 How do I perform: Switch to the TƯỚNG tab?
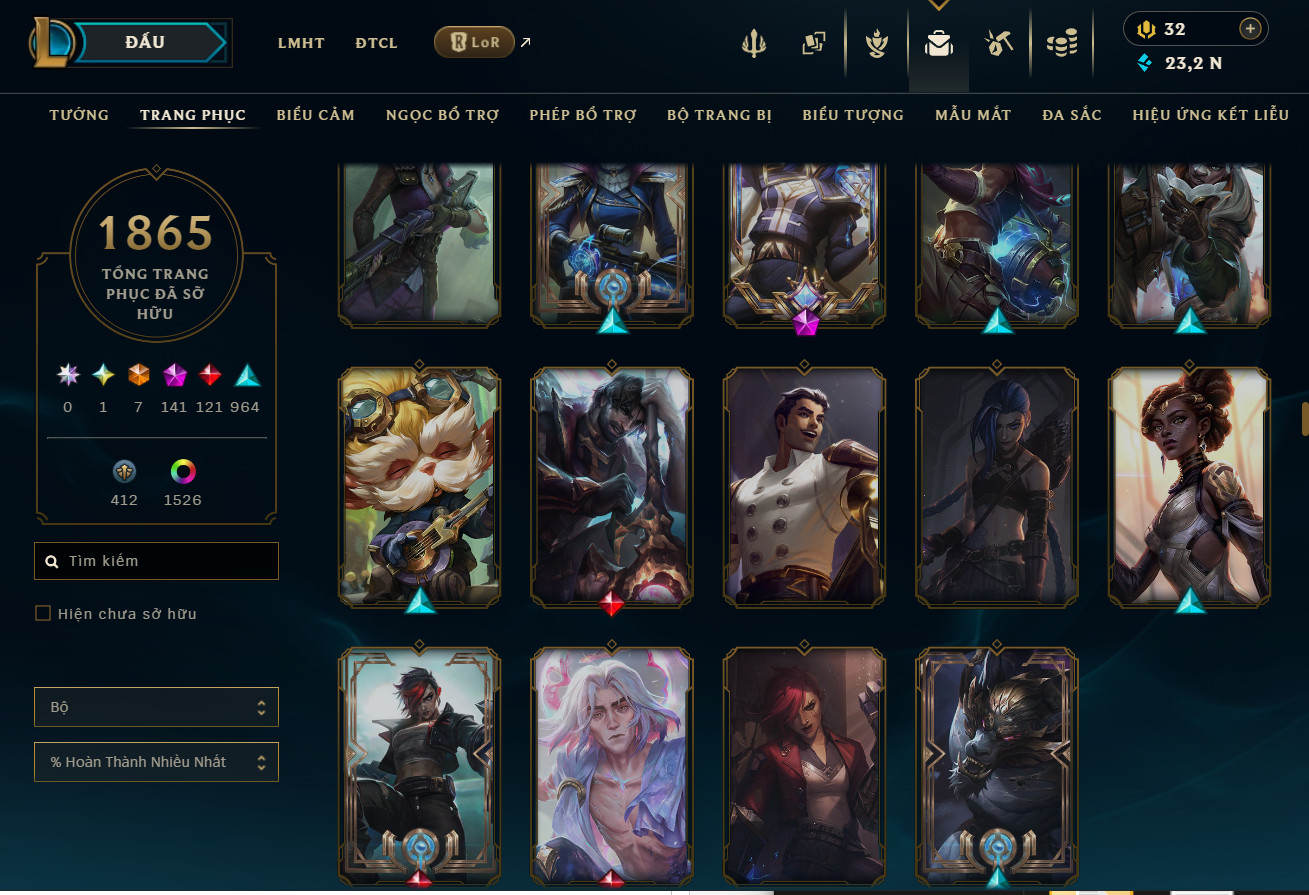click(x=79, y=115)
